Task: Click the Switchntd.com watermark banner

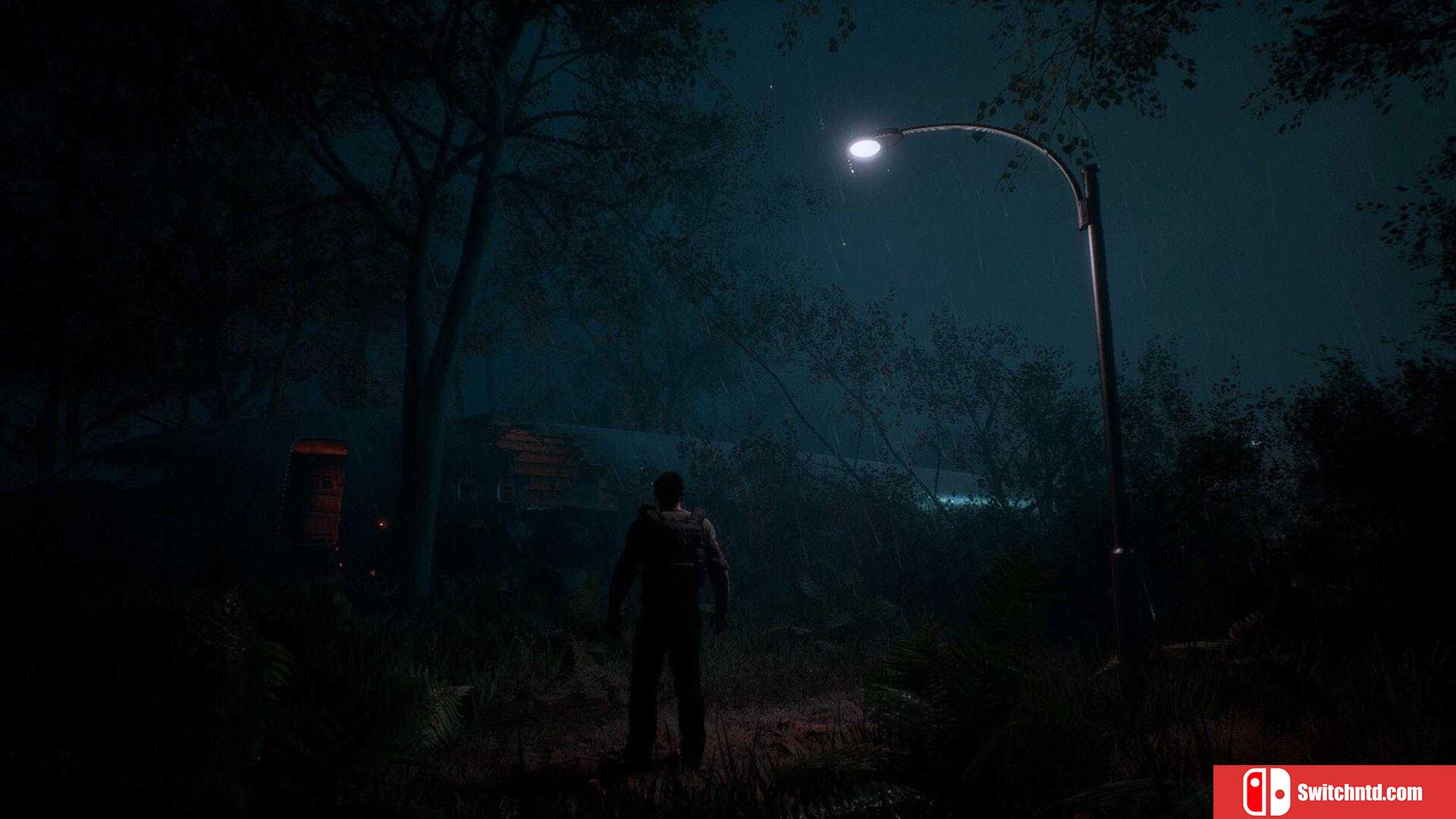Action: click(x=1334, y=792)
